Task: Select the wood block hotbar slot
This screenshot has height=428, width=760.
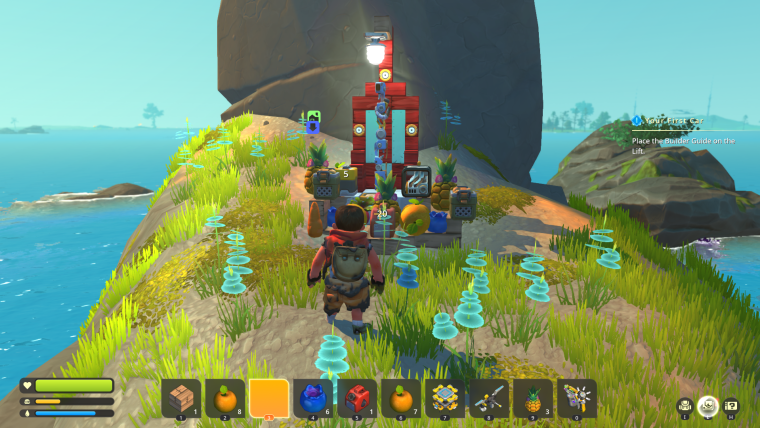Action: [181, 398]
